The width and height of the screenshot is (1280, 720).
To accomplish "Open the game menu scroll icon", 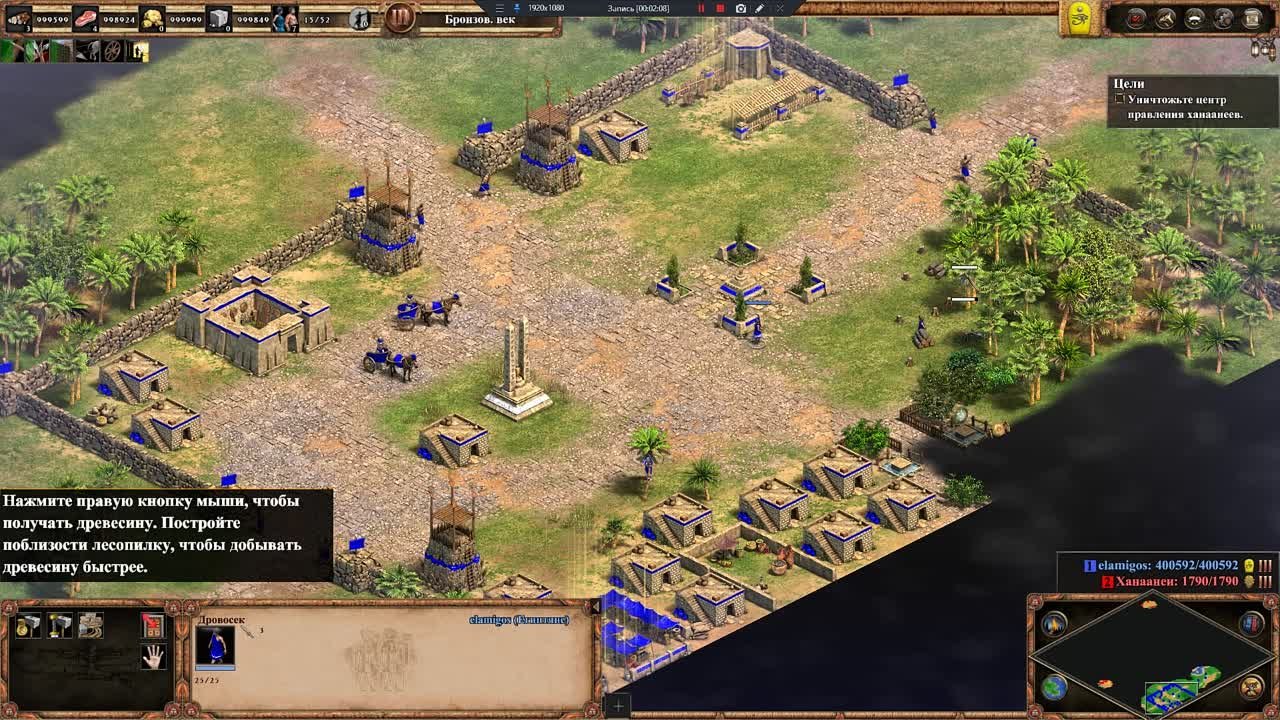I will point(1251,18).
